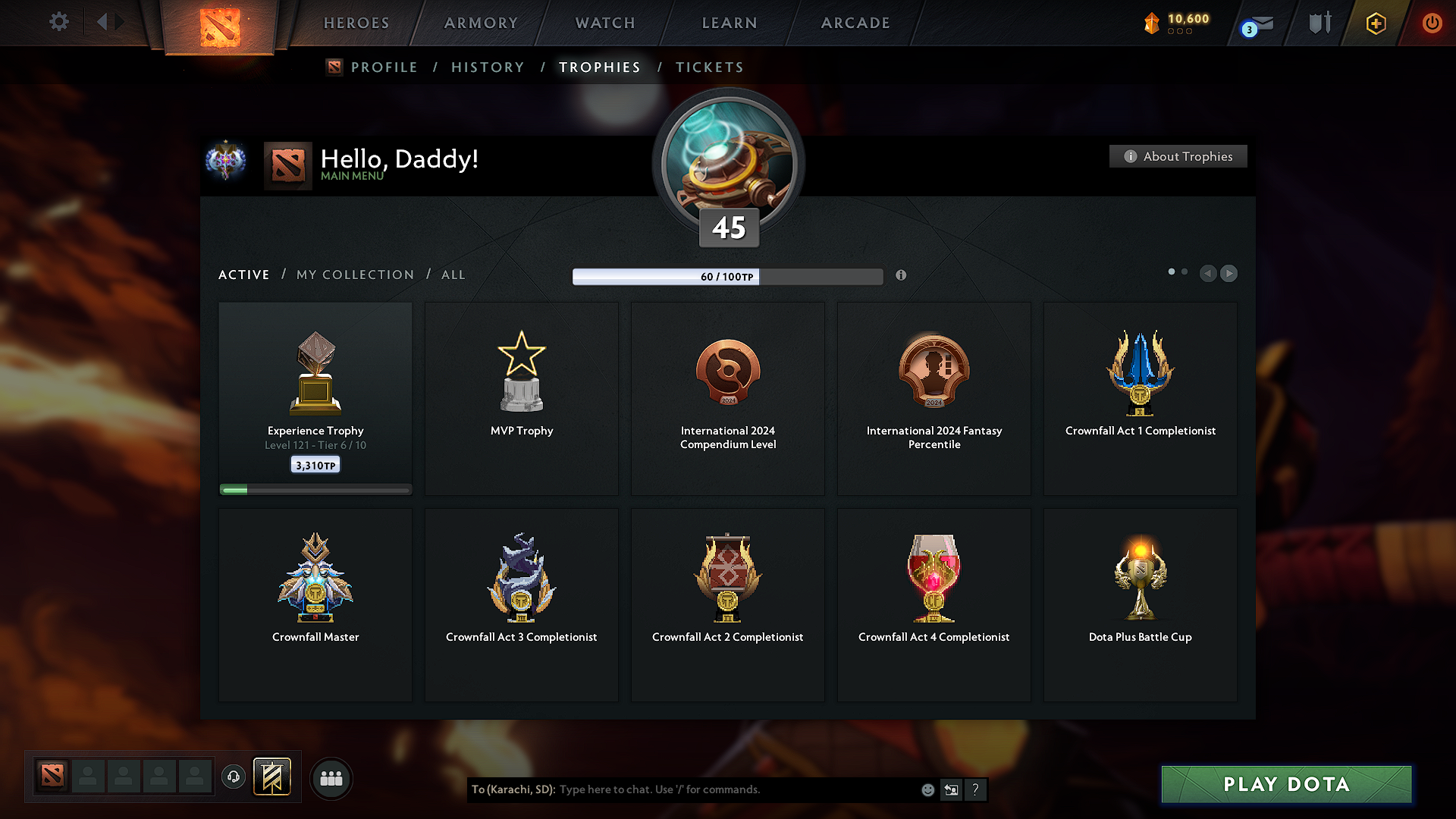Show My Collection trophies

355,275
